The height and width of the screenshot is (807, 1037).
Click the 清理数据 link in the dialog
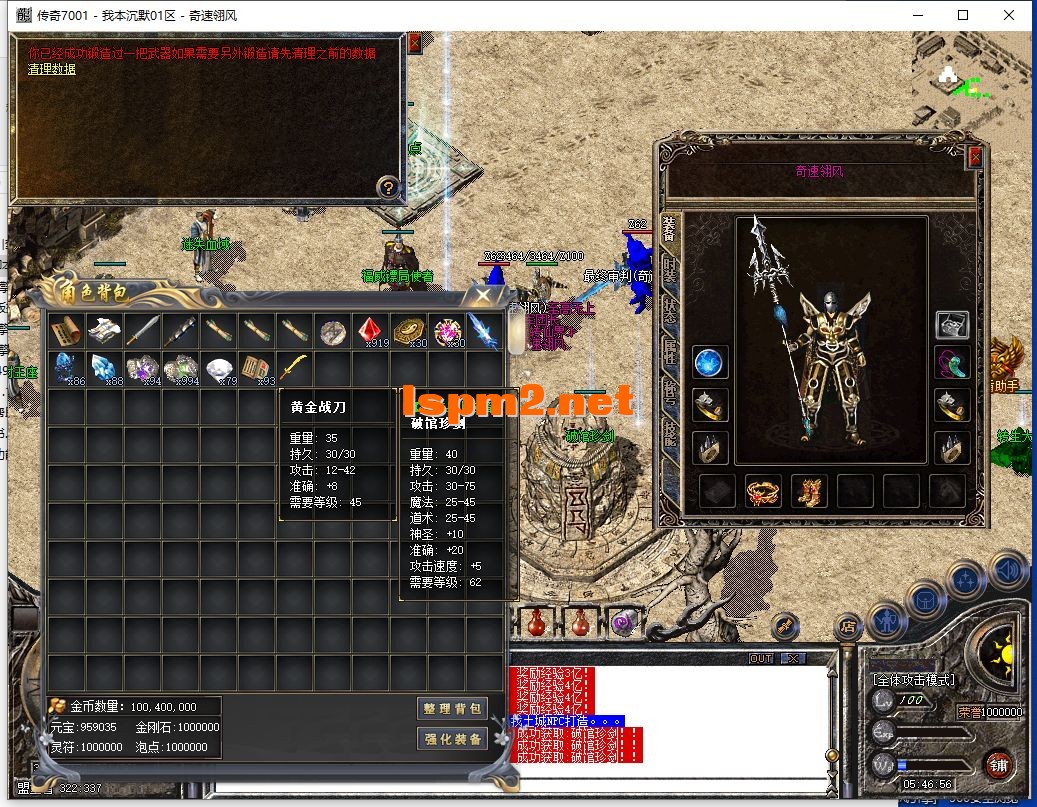click(51, 69)
